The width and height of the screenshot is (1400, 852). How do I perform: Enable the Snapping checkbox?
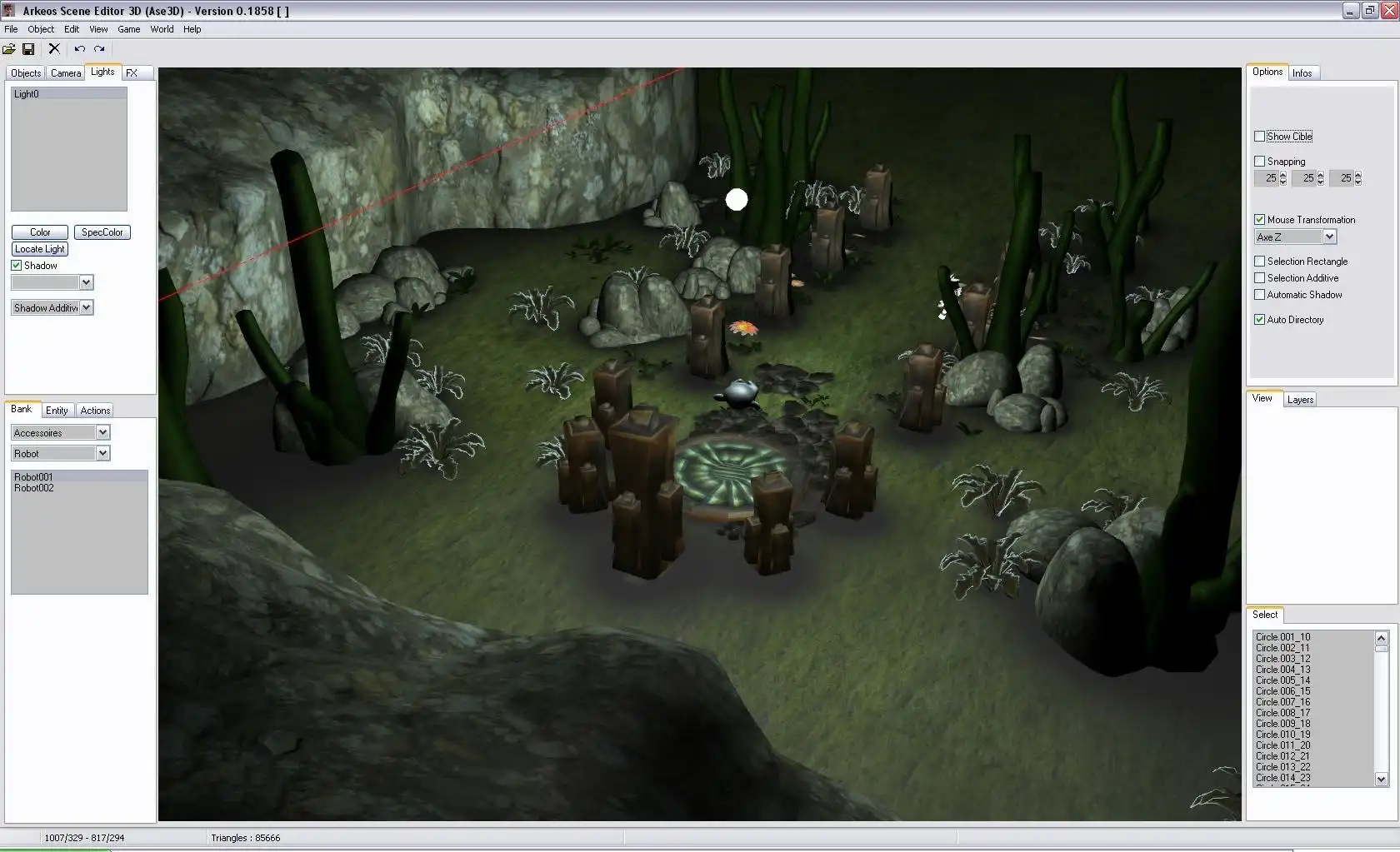(x=1260, y=162)
